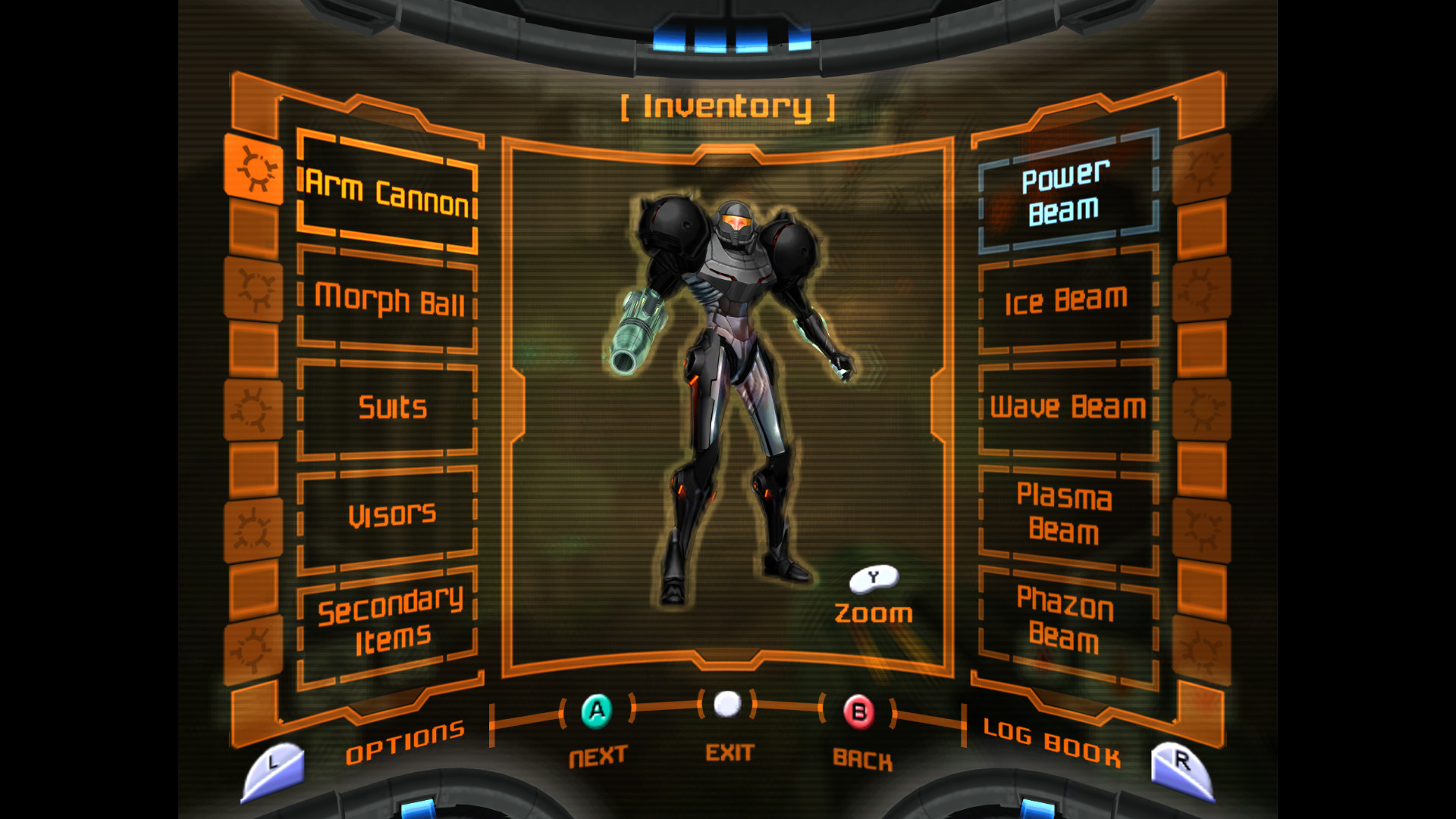Click the L trigger icon near Options
The width and height of the screenshot is (1456, 819).
(x=275, y=766)
